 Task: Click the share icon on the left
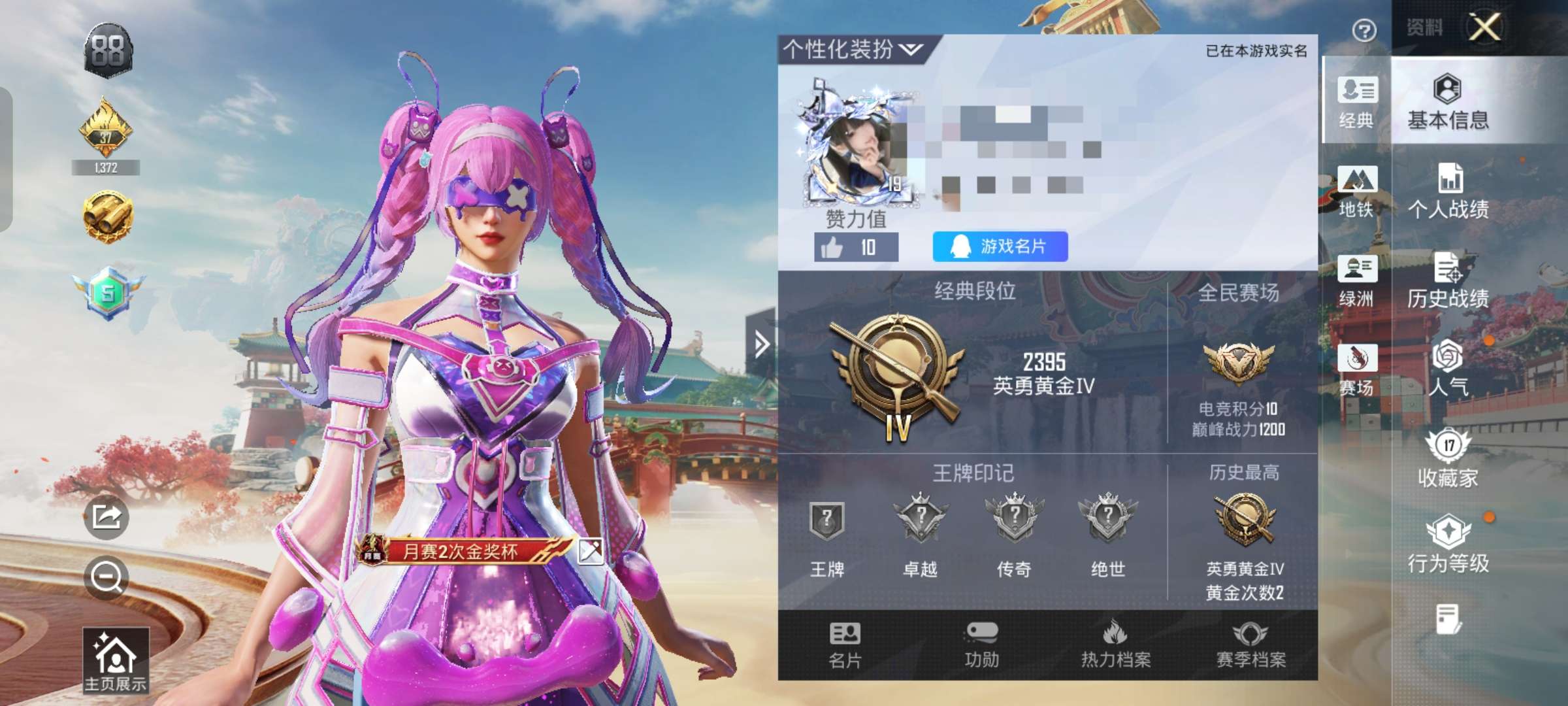(x=108, y=516)
